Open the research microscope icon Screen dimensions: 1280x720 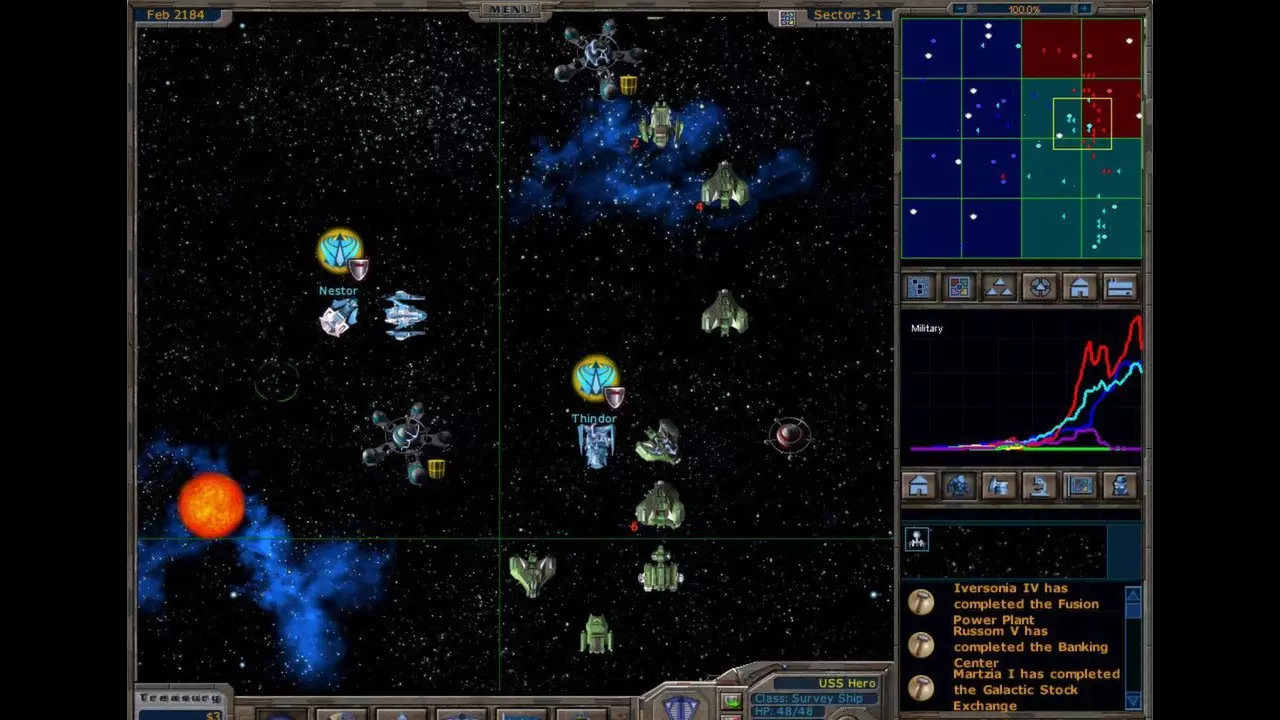(x=1037, y=487)
